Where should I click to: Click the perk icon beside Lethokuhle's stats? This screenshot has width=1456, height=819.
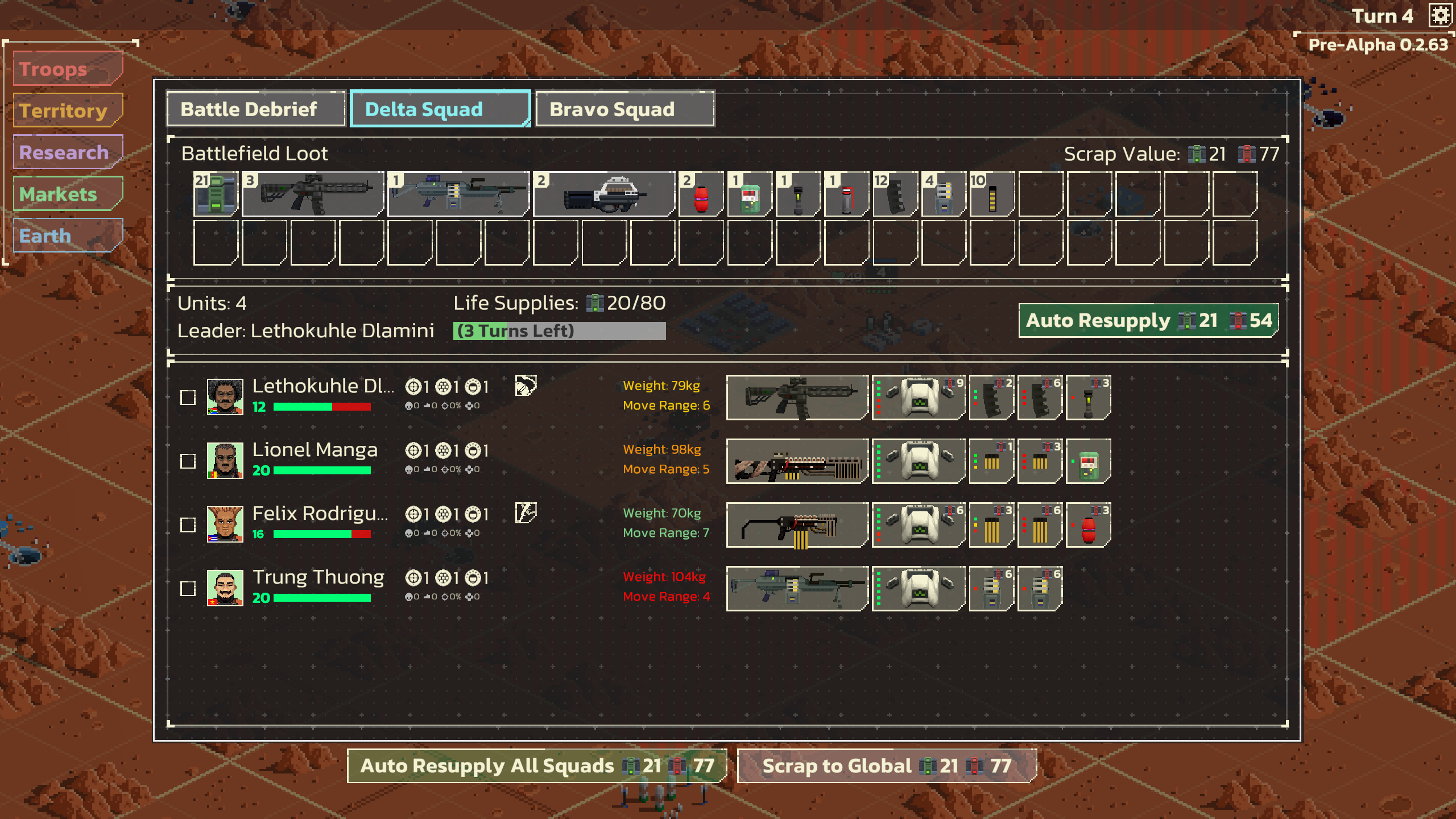tap(525, 386)
